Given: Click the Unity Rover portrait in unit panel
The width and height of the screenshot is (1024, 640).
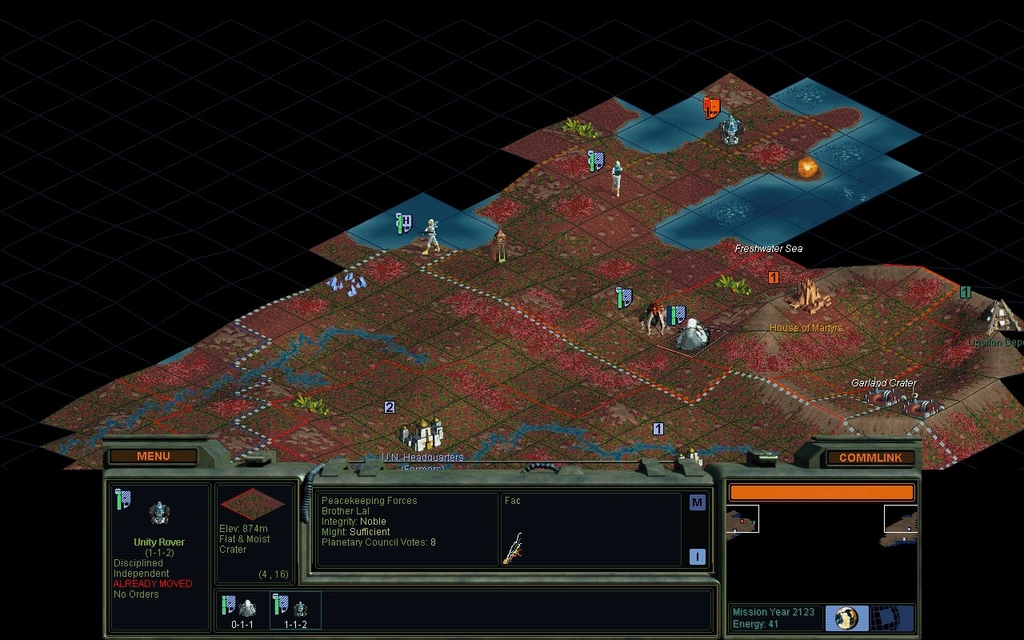Looking at the screenshot, I should (159, 514).
